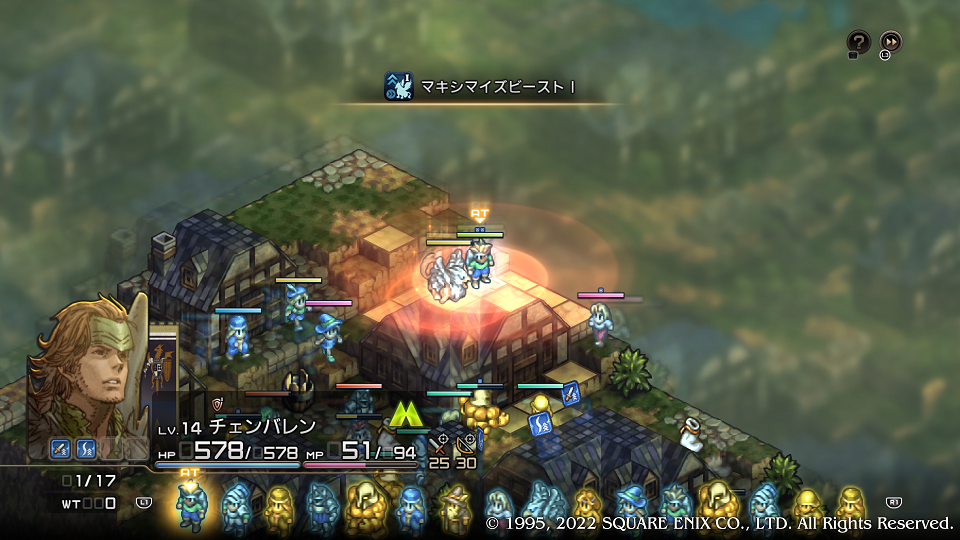Select the wind skill icon under the portrait

tap(86, 449)
